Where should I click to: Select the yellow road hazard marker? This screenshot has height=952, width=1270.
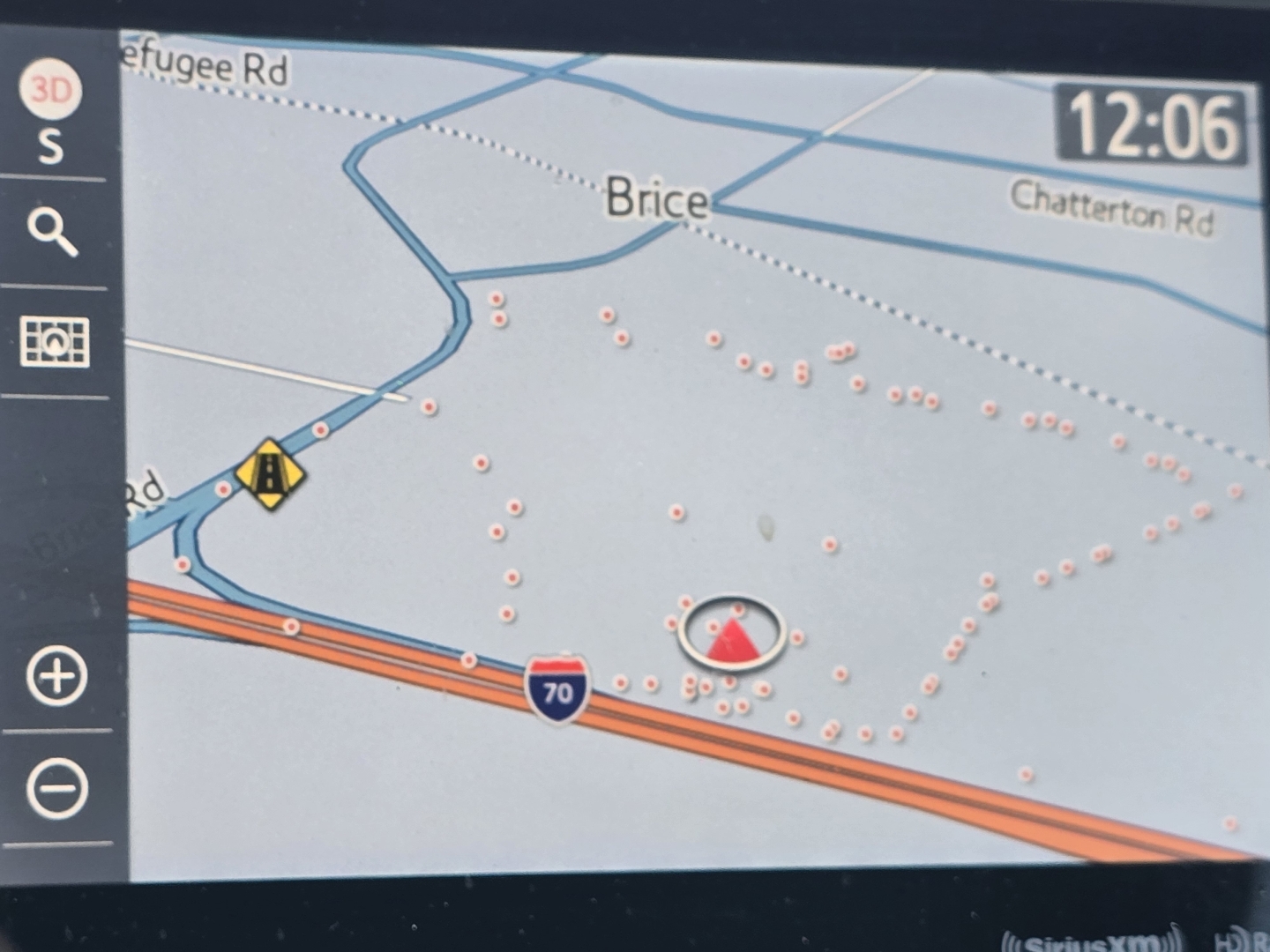(x=270, y=474)
